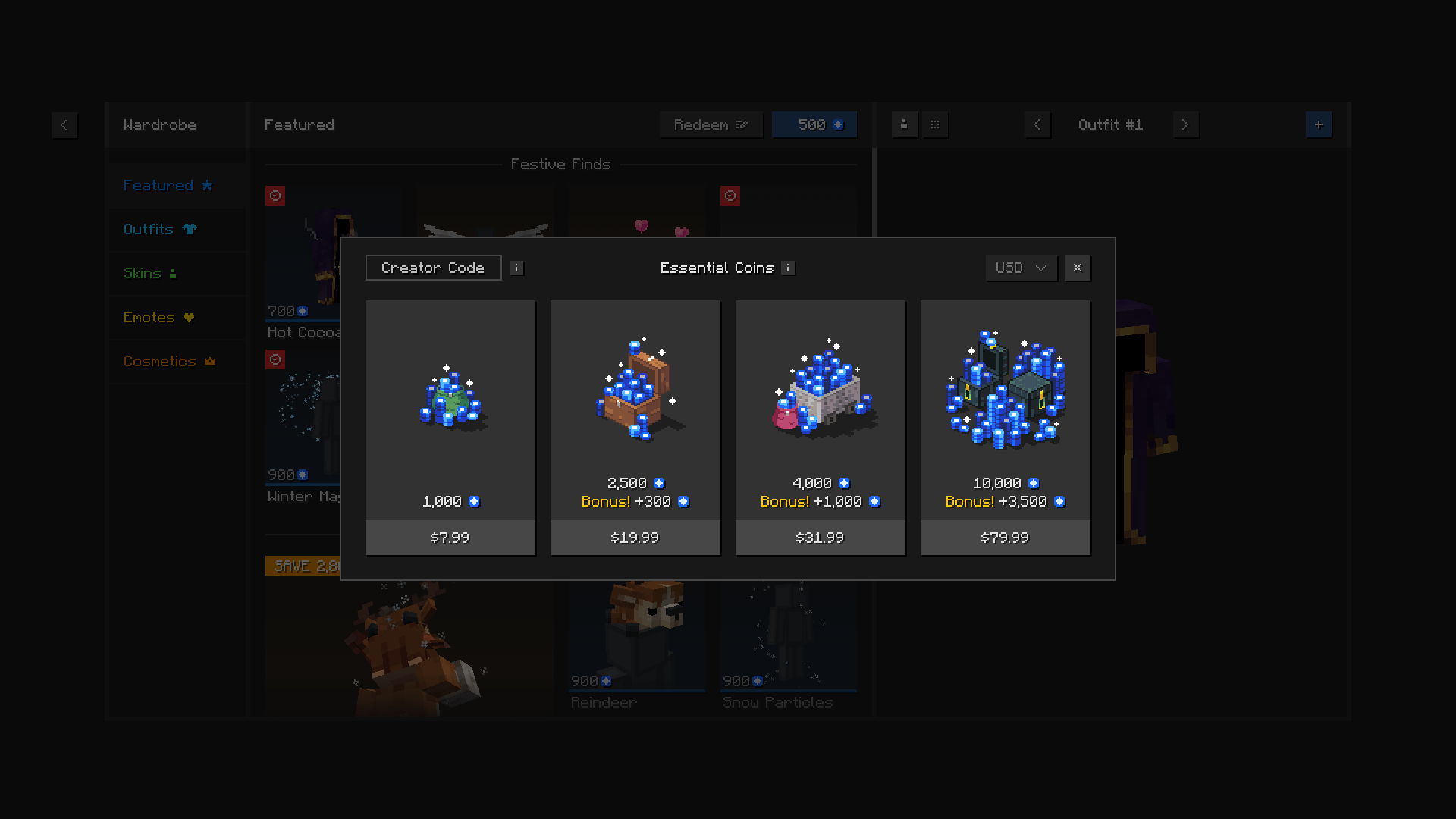This screenshot has height=819, width=1456.
Task: Click the Essential Coins info icon
Action: (x=789, y=268)
